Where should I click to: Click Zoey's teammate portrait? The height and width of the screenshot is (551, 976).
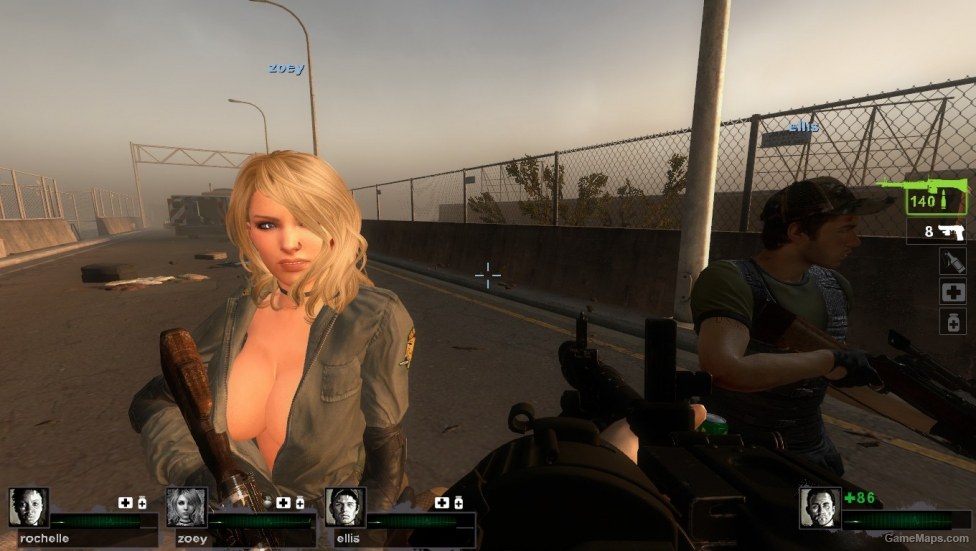(x=186, y=507)
